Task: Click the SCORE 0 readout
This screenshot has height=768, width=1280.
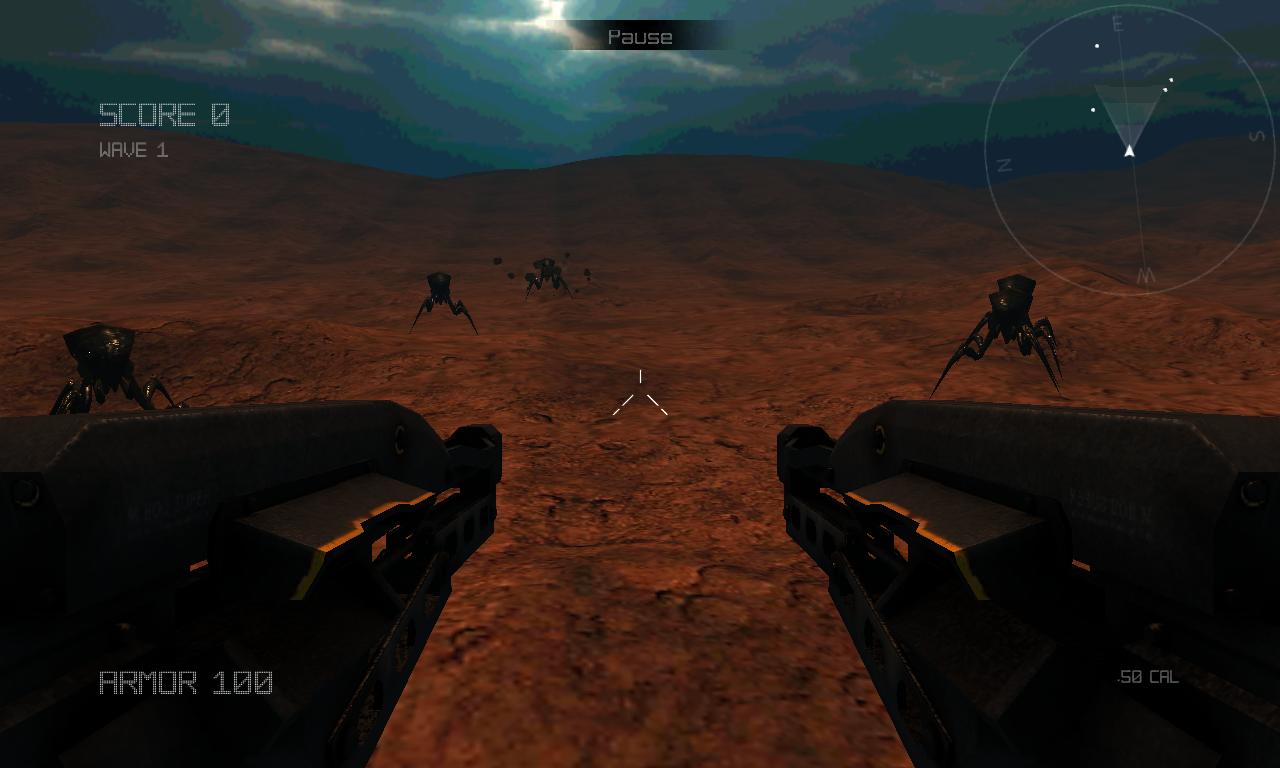Action: coord(163,115)
